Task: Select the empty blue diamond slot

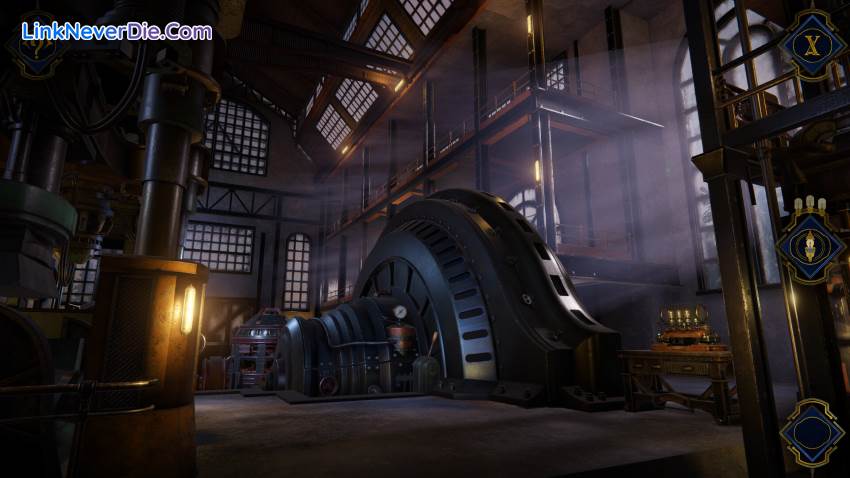Action: coord(812,433)
